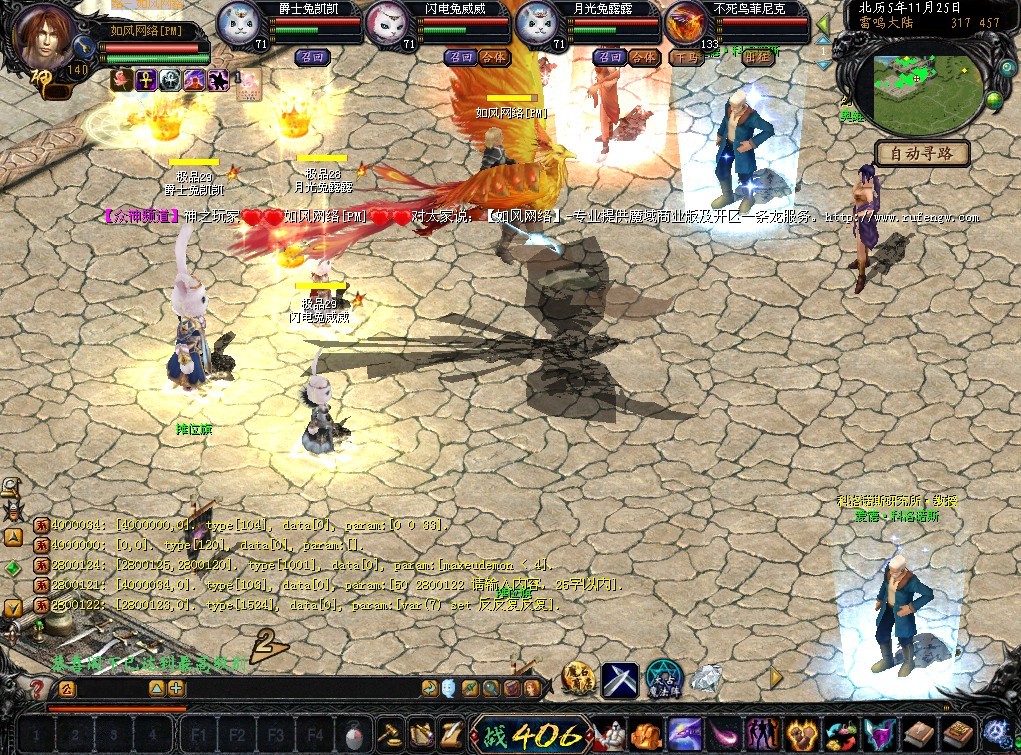This screenshot has height=755, width=1021.
Task: Open the world map globe icon
Action: point(994,100)
